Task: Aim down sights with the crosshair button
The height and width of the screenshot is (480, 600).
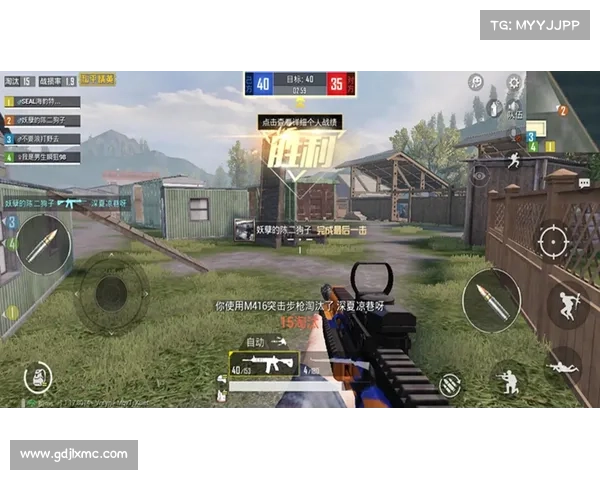Action: tap(552, 240)
